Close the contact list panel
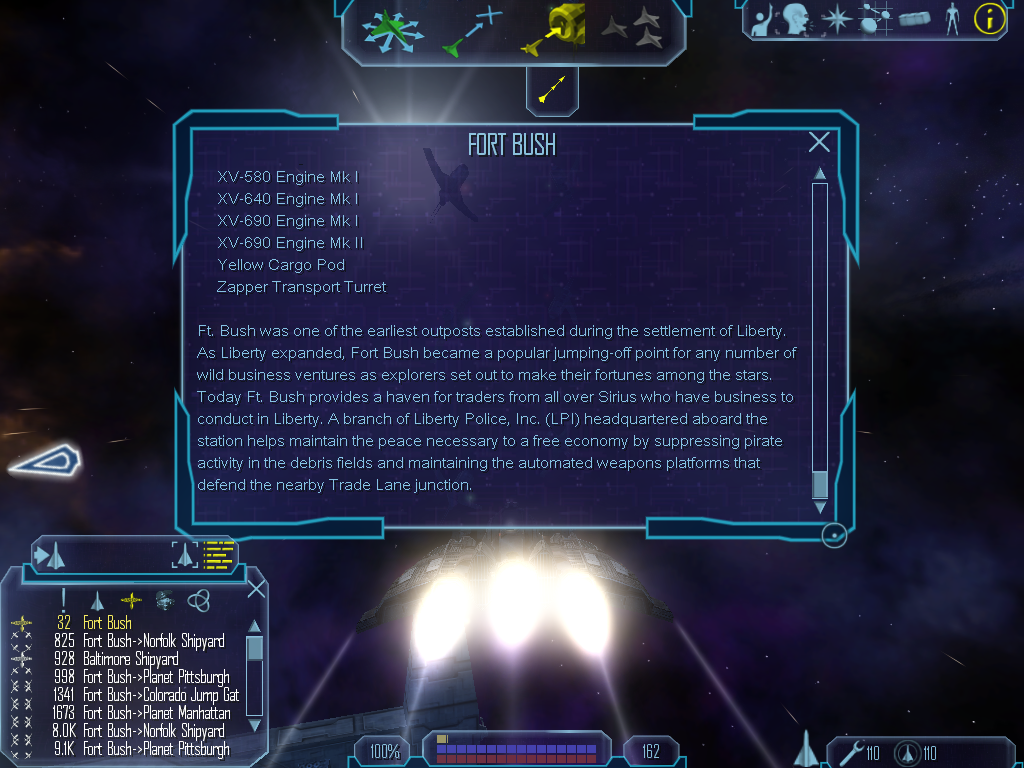Viewport: 1024px width, 768px height. [x=256, y=588]
